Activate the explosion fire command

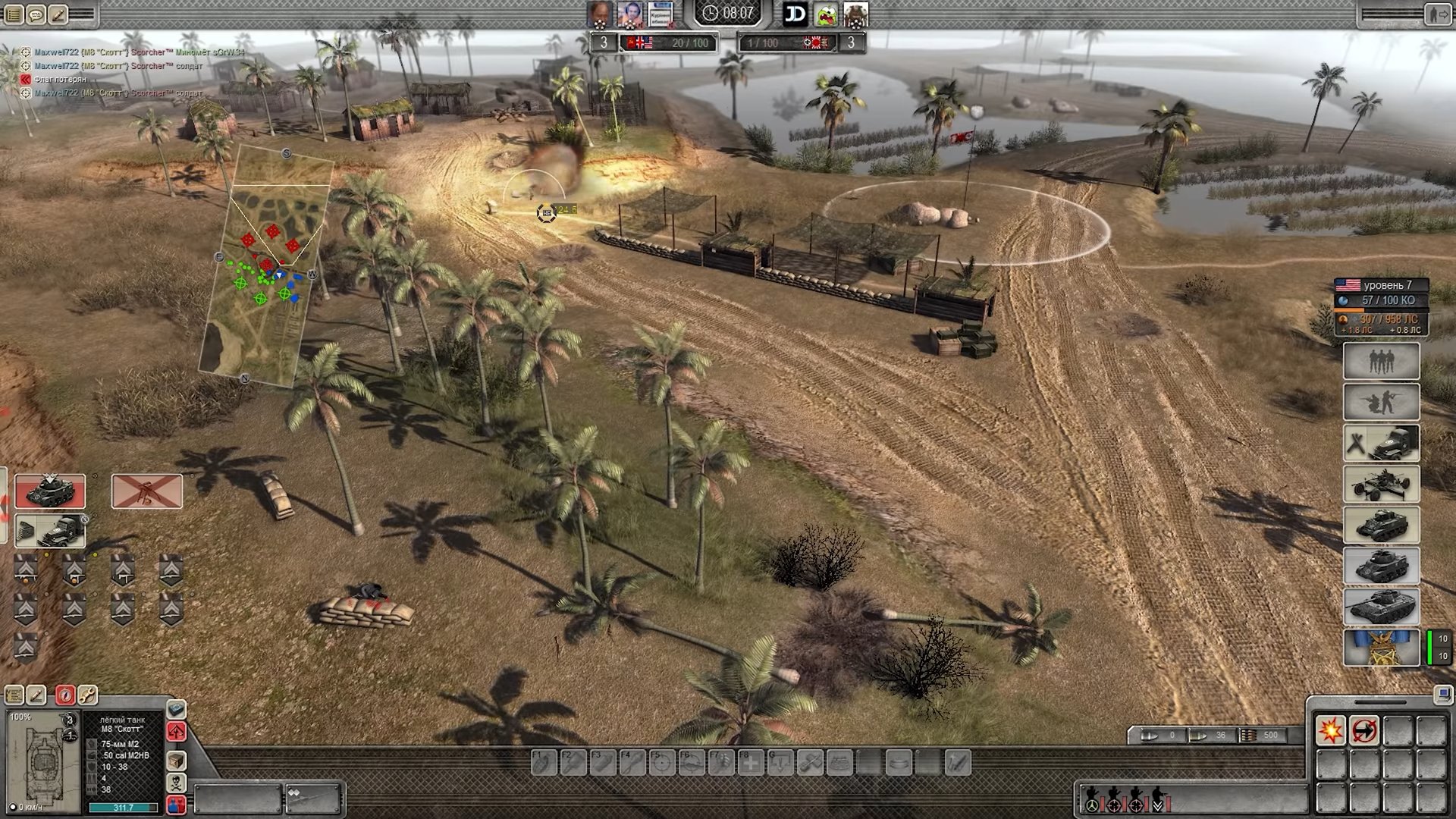pyautogui.click(x=1330, y=731)
